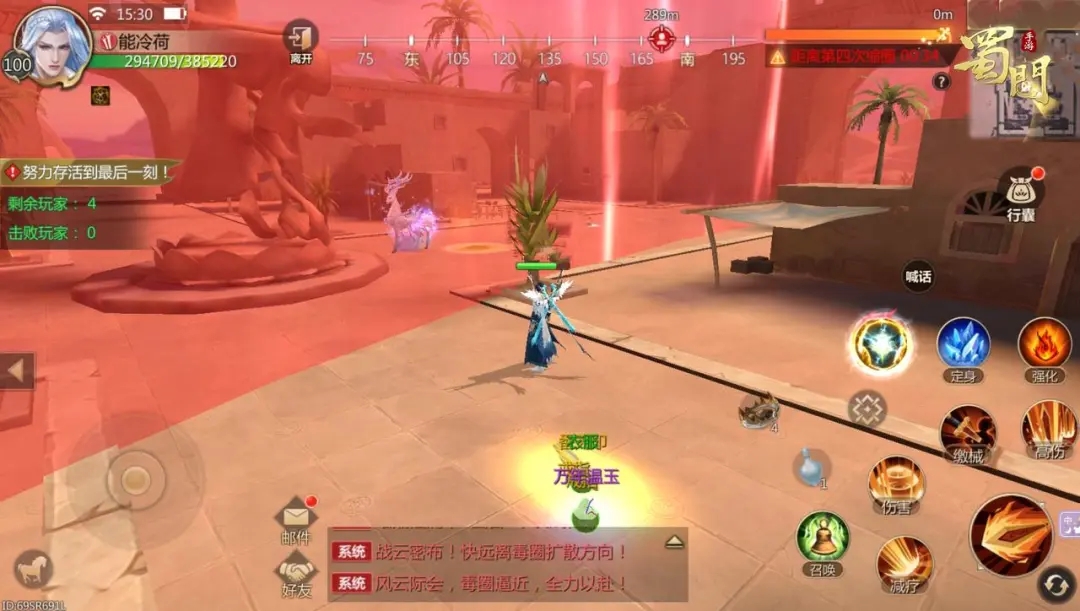
Task: Expand the system chat box arrow
Action: [675, 541]
